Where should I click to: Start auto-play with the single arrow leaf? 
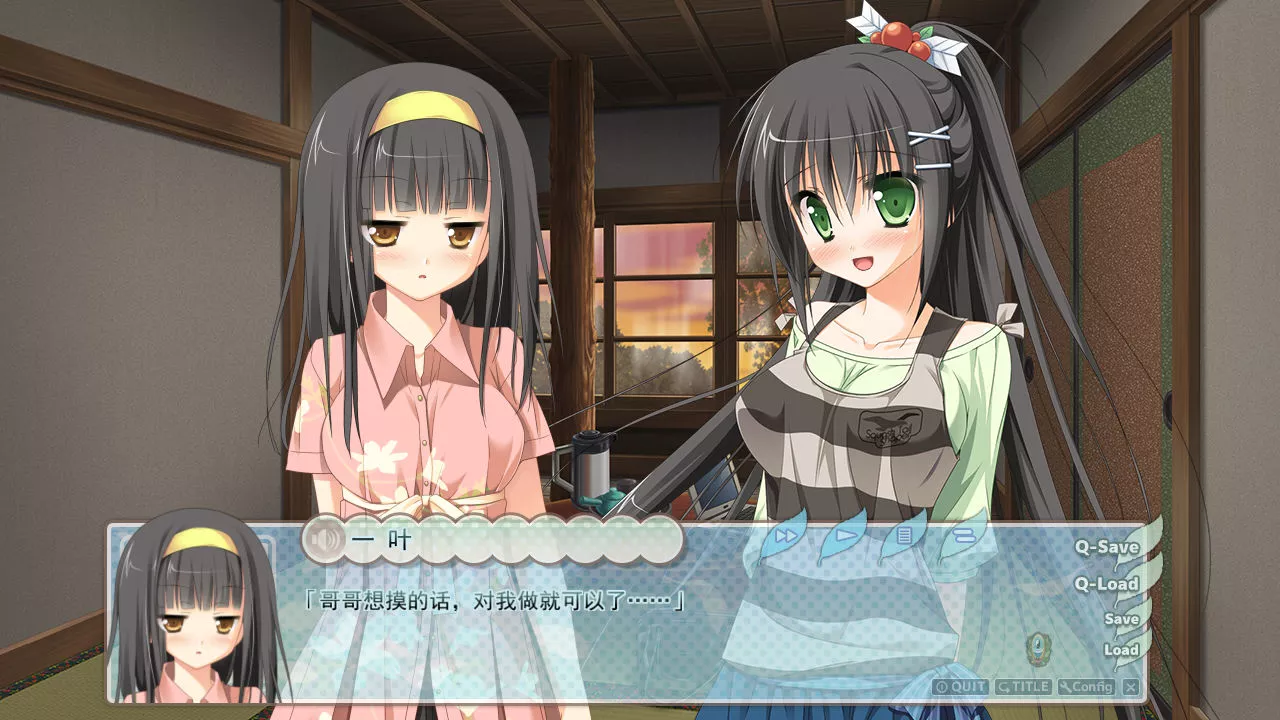pos(846,535)
